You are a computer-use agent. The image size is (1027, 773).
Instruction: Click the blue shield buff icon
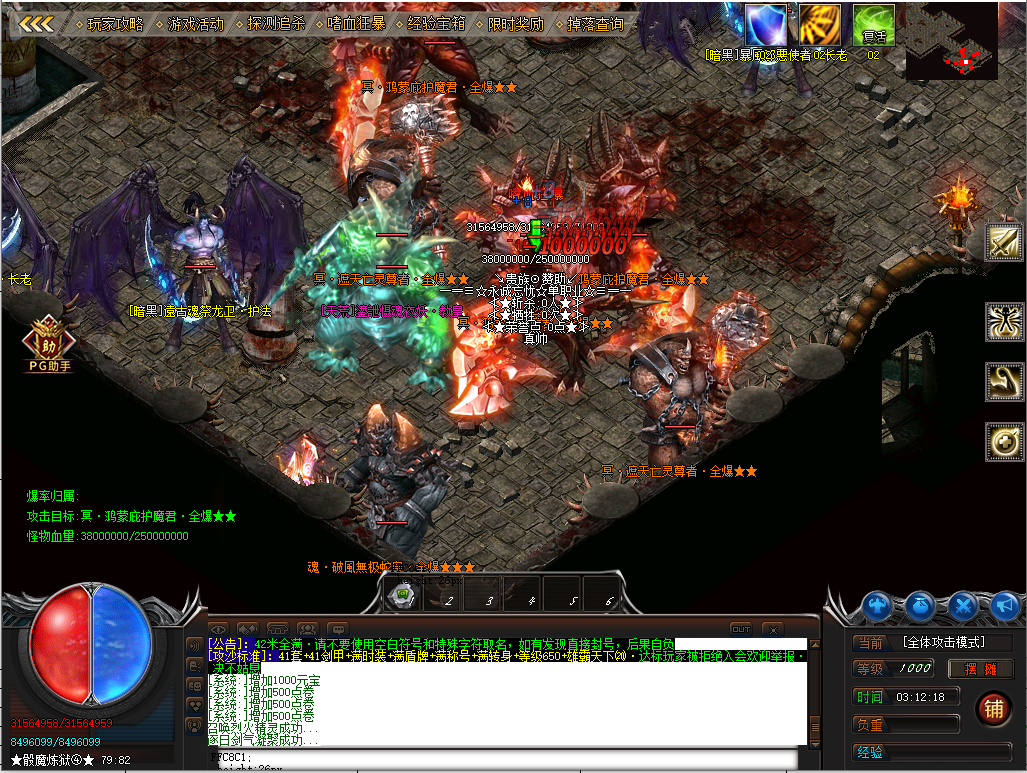pos(766,24)
